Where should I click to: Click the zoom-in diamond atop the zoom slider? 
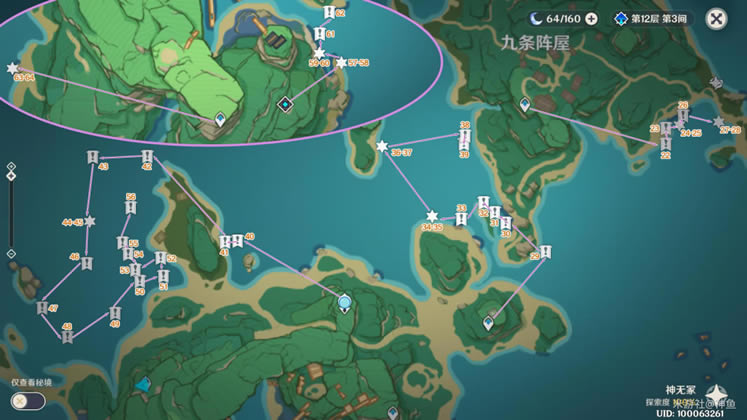(x=11, y=167)
